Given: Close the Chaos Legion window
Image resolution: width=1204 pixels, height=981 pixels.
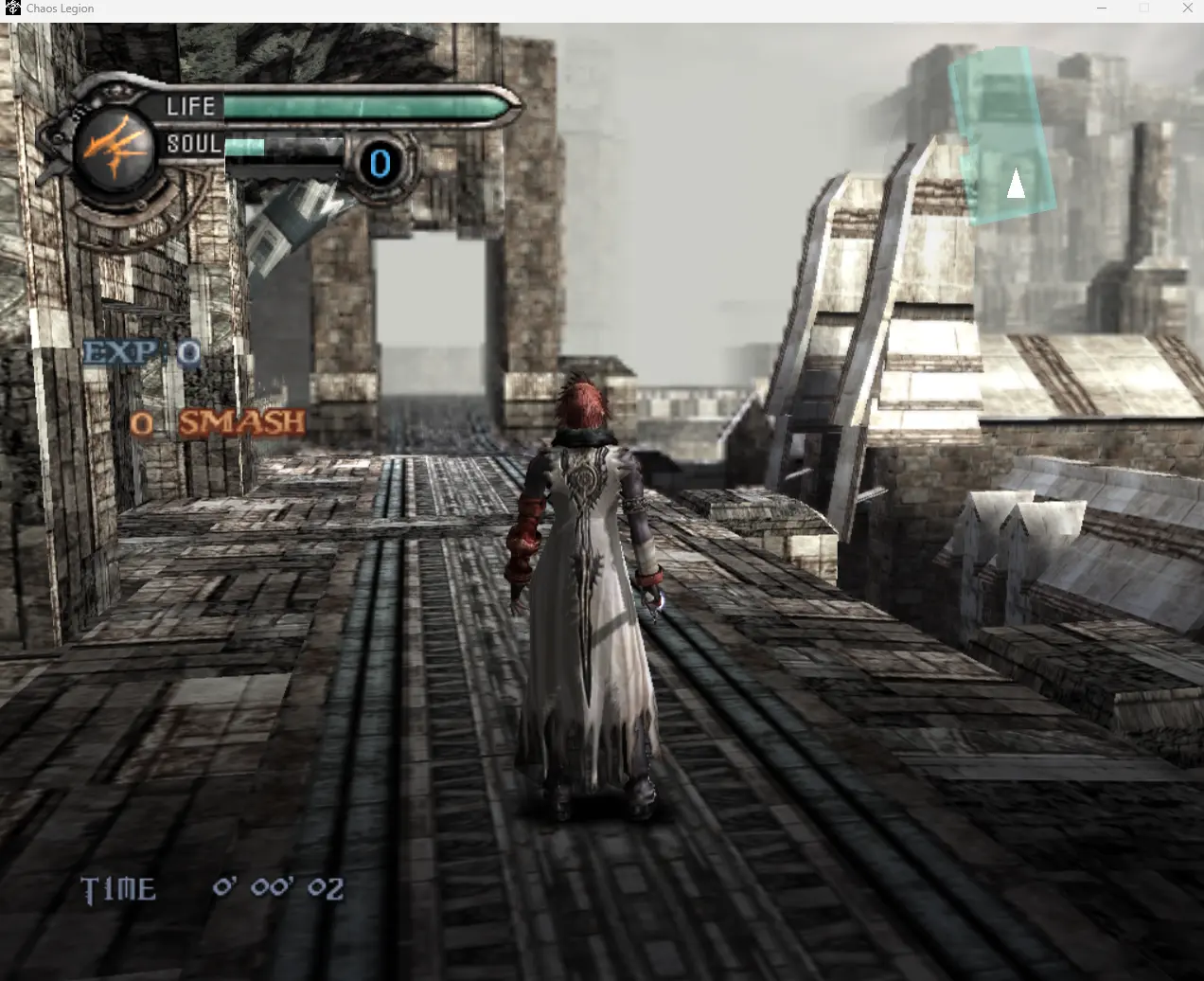Looking at the screenshot, I should point(1187,9).
